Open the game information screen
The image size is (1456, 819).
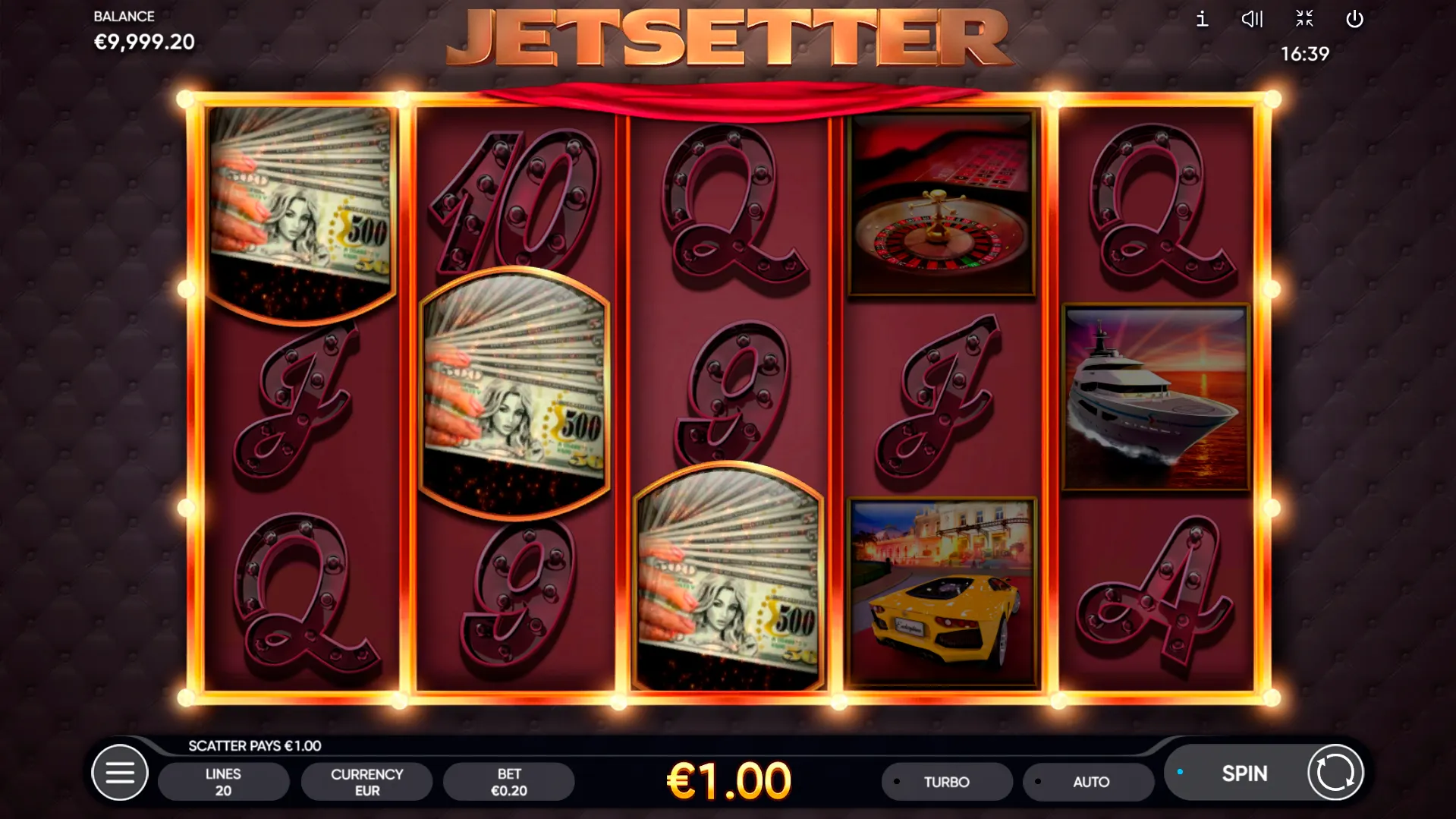1201,19
